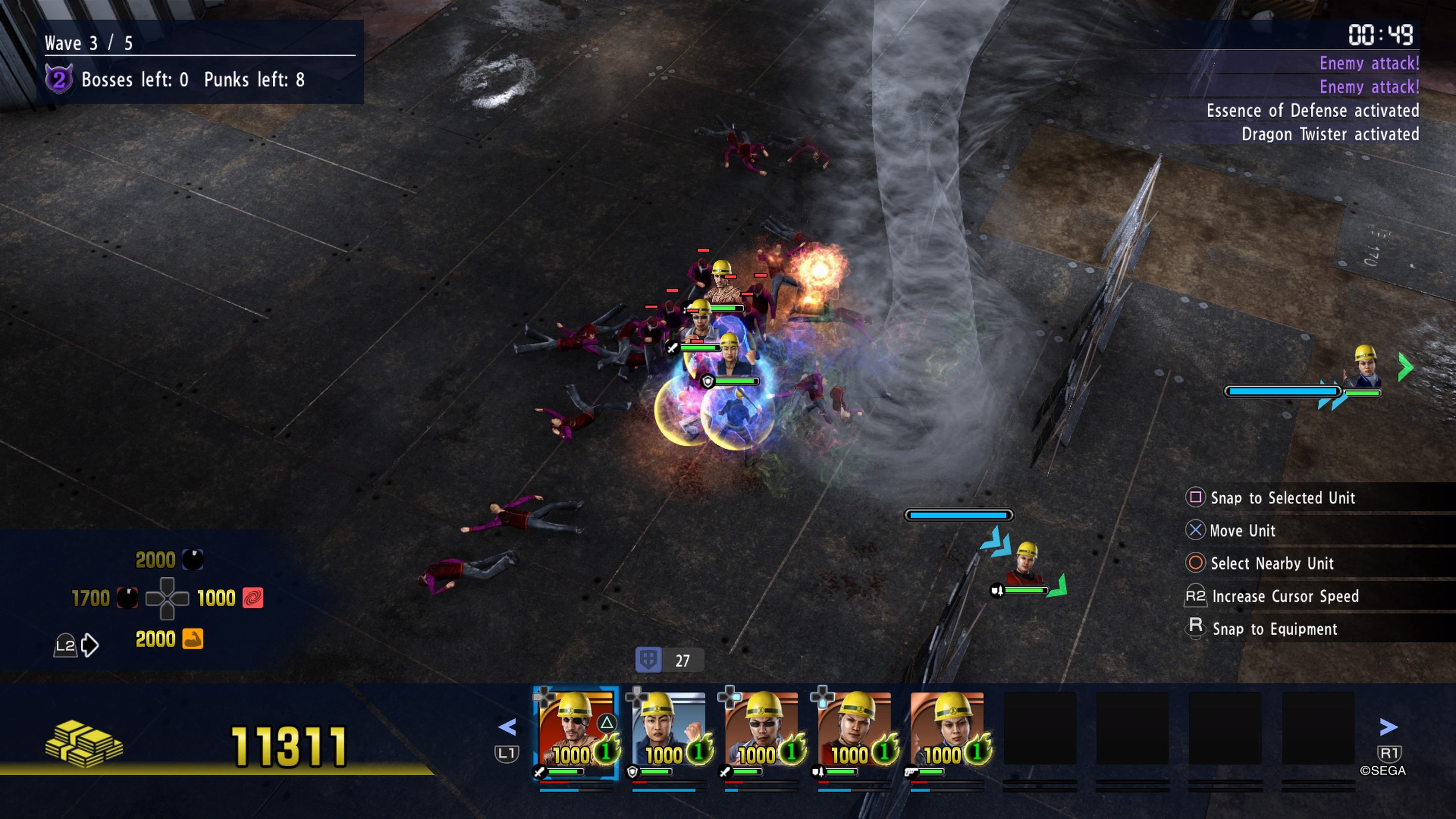
Task: Use the orange flexed-arm skill costing 2000
Action: pyautogui.click(x=193, y=639)
